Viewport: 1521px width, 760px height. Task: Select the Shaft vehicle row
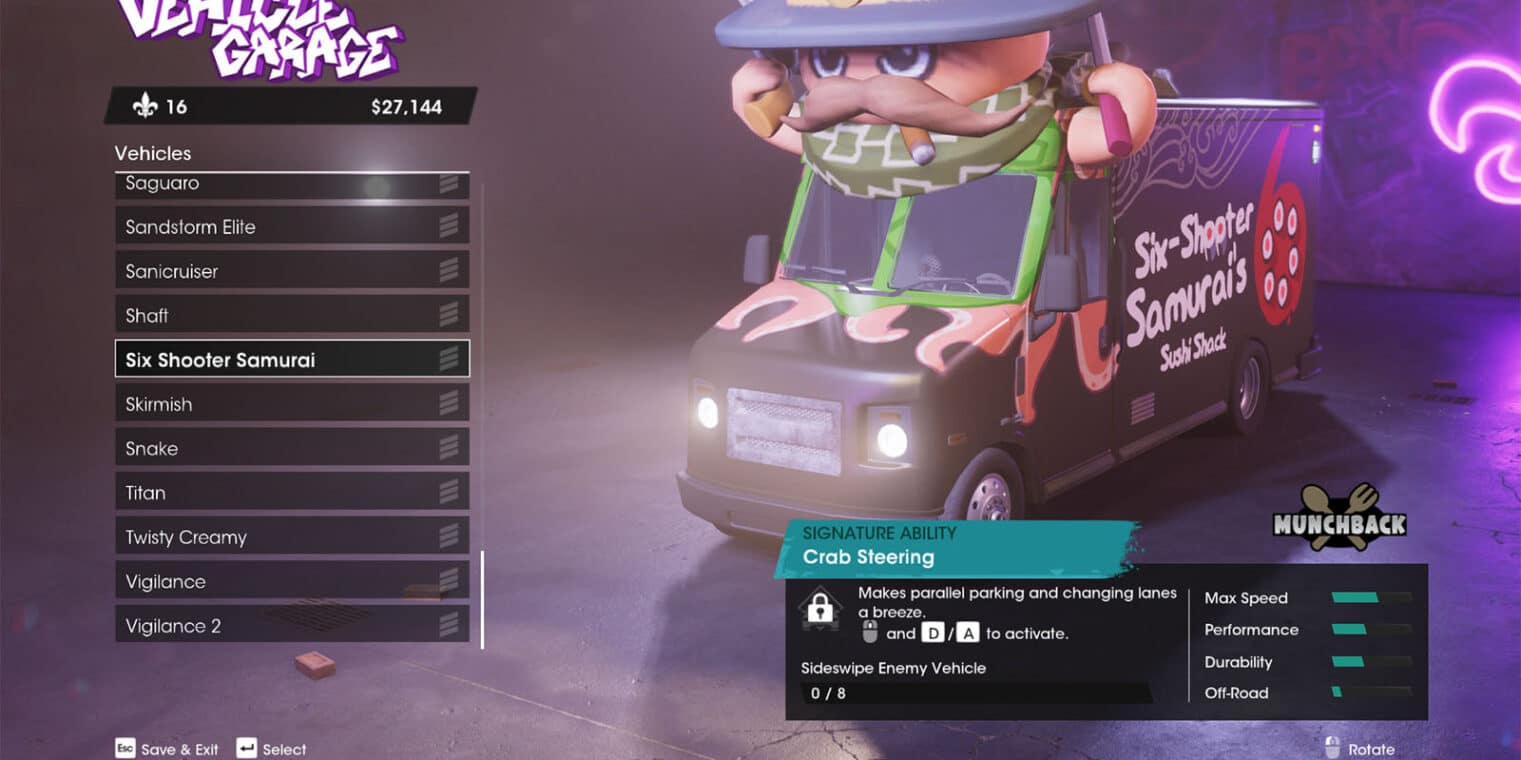point(291,315)
